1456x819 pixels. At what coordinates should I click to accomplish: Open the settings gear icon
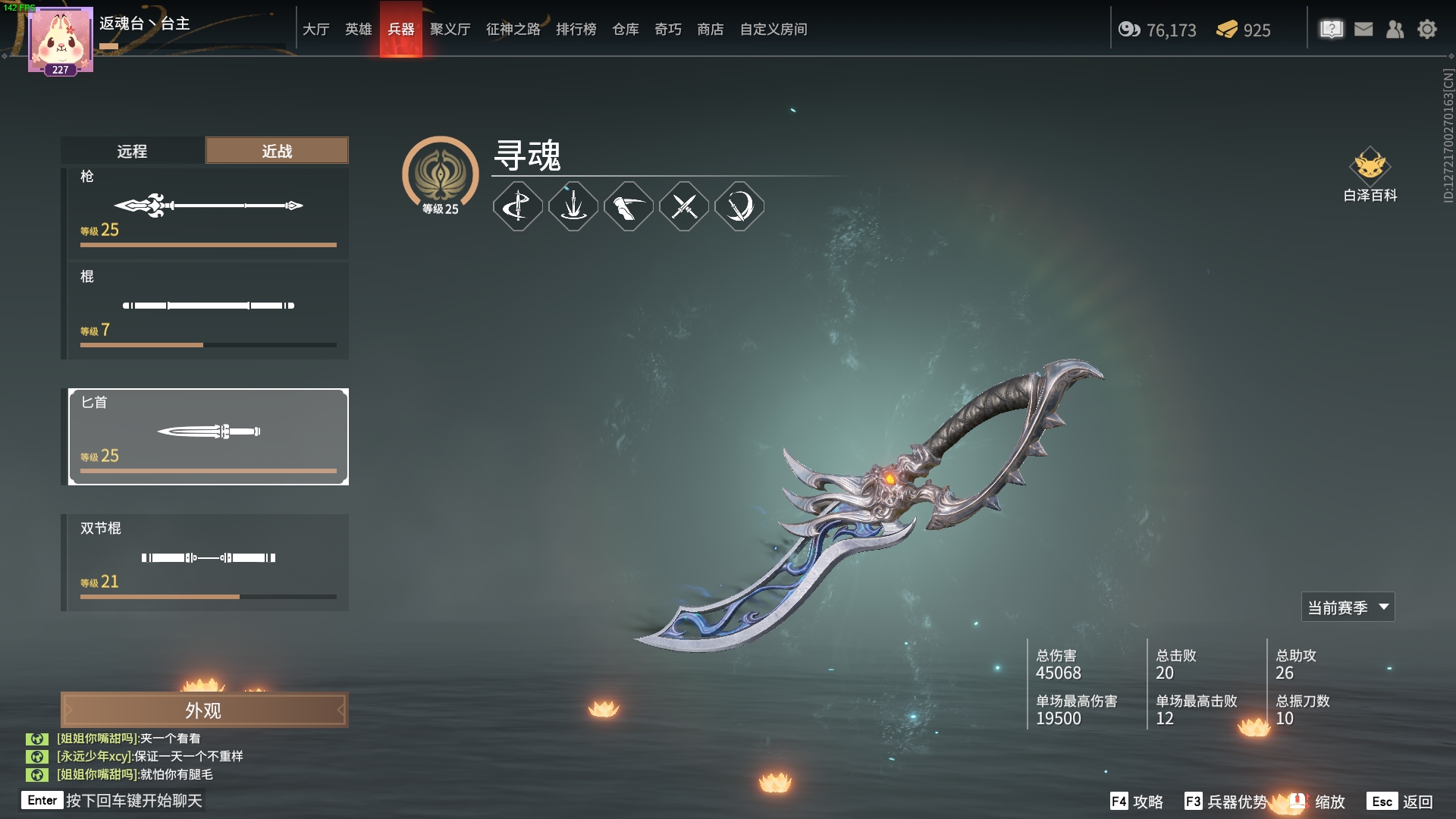coord(1428,29)
